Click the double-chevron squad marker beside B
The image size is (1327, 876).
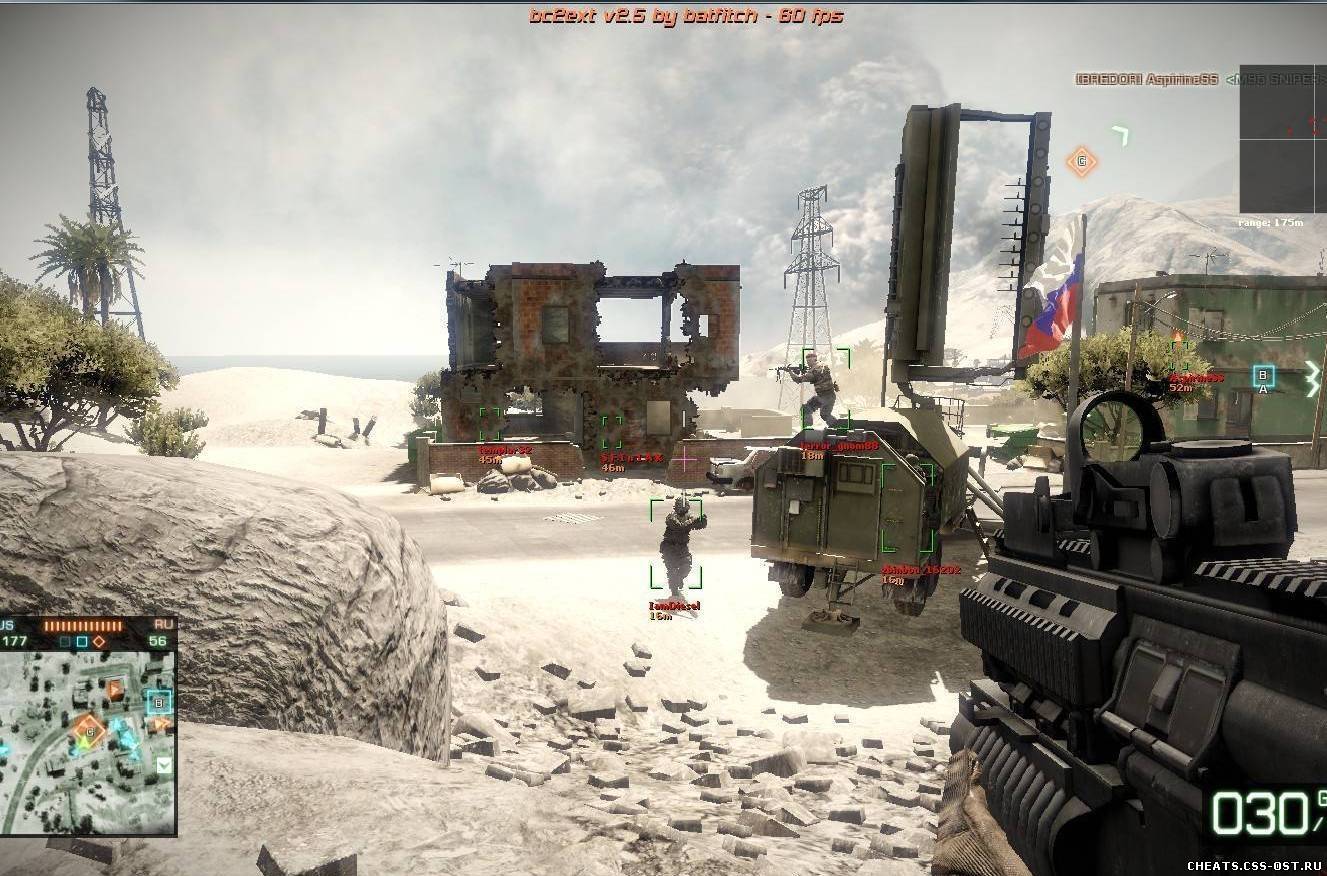(1312, 379)
